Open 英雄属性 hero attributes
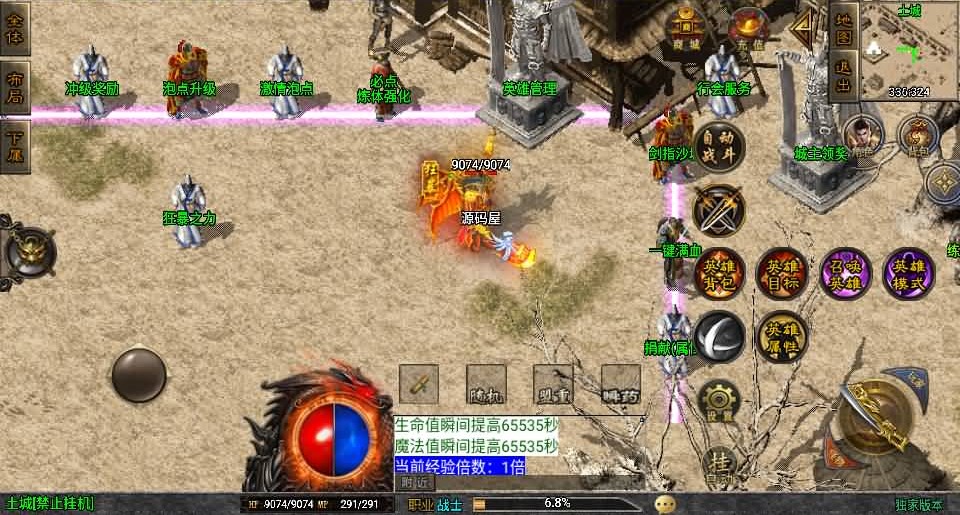The height and width of the screenshot is (515, 960). point(782,336)
